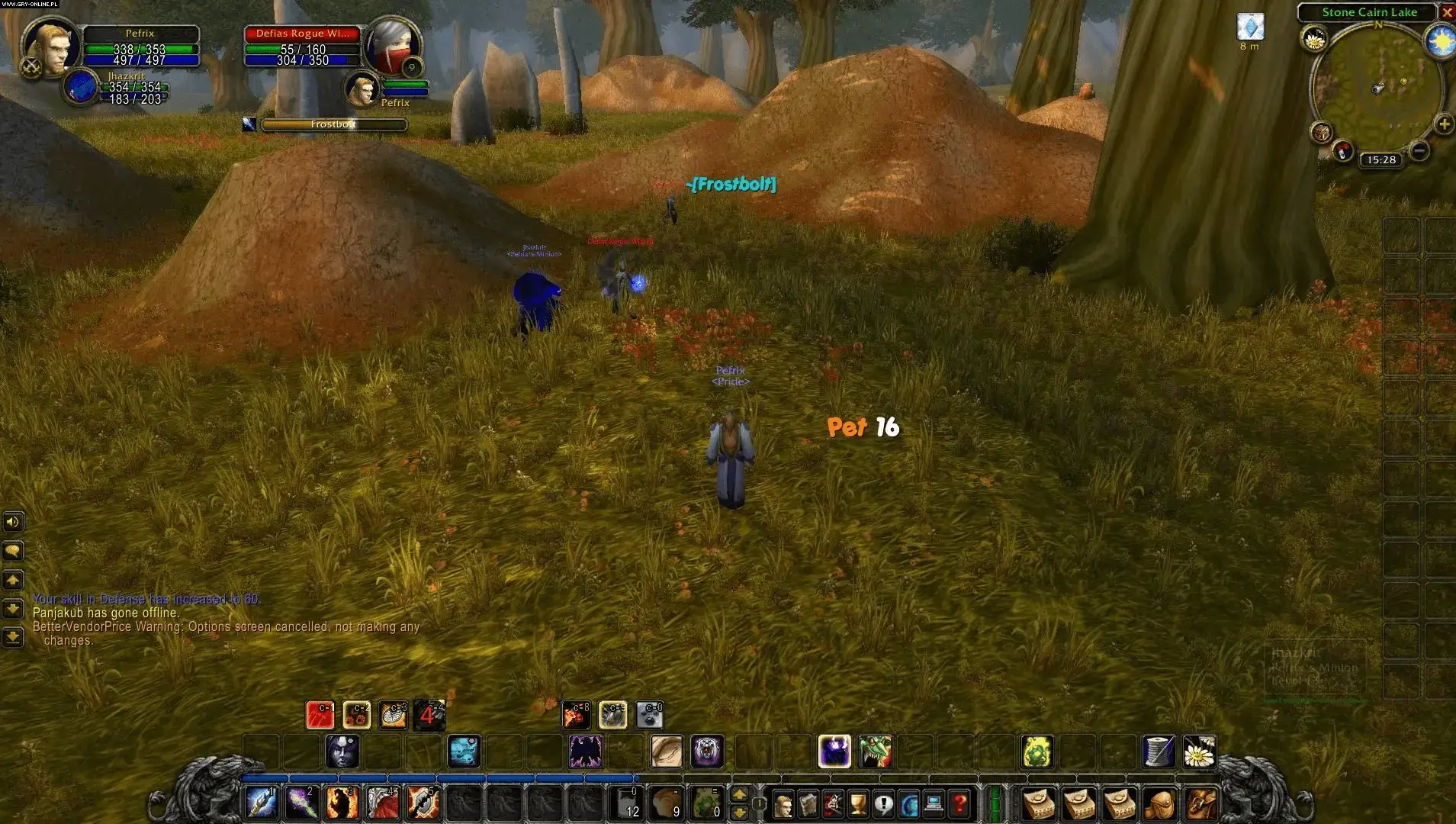The height and width of the screenshot is (824, 1456).
Task: Use the spool of thread action slot
Action: coord(1159,752)
